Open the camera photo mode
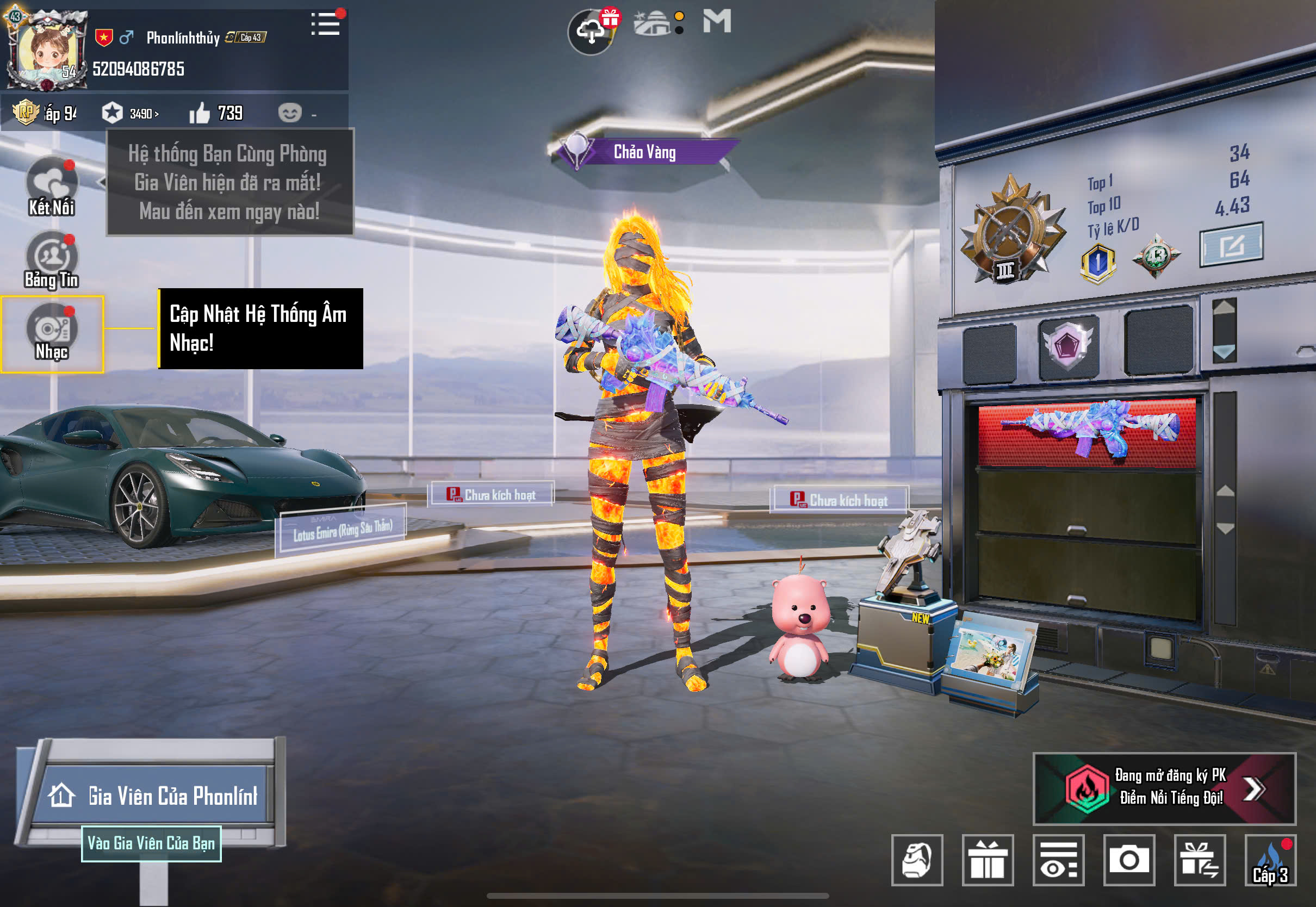 click(1128, 859)
